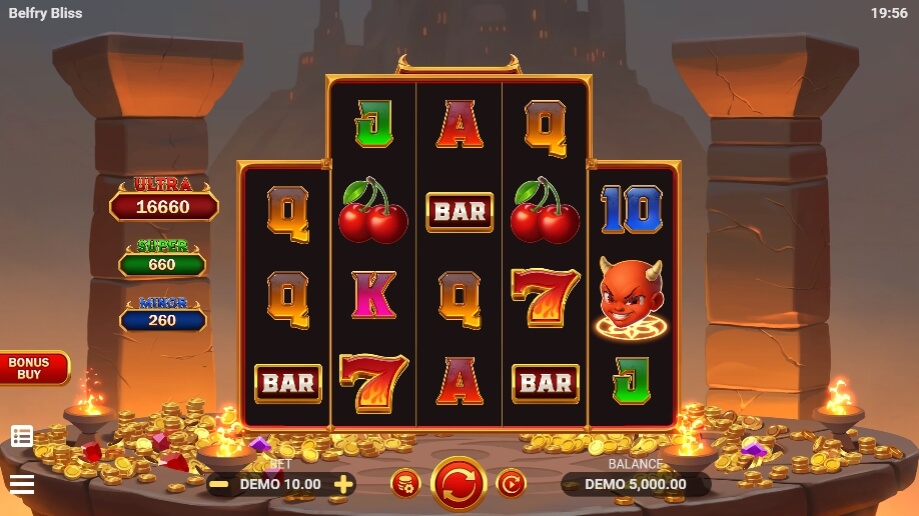The image size is (919, 516).
Task: Increase the bet with the plus button
Action: [x=343, y=484]
